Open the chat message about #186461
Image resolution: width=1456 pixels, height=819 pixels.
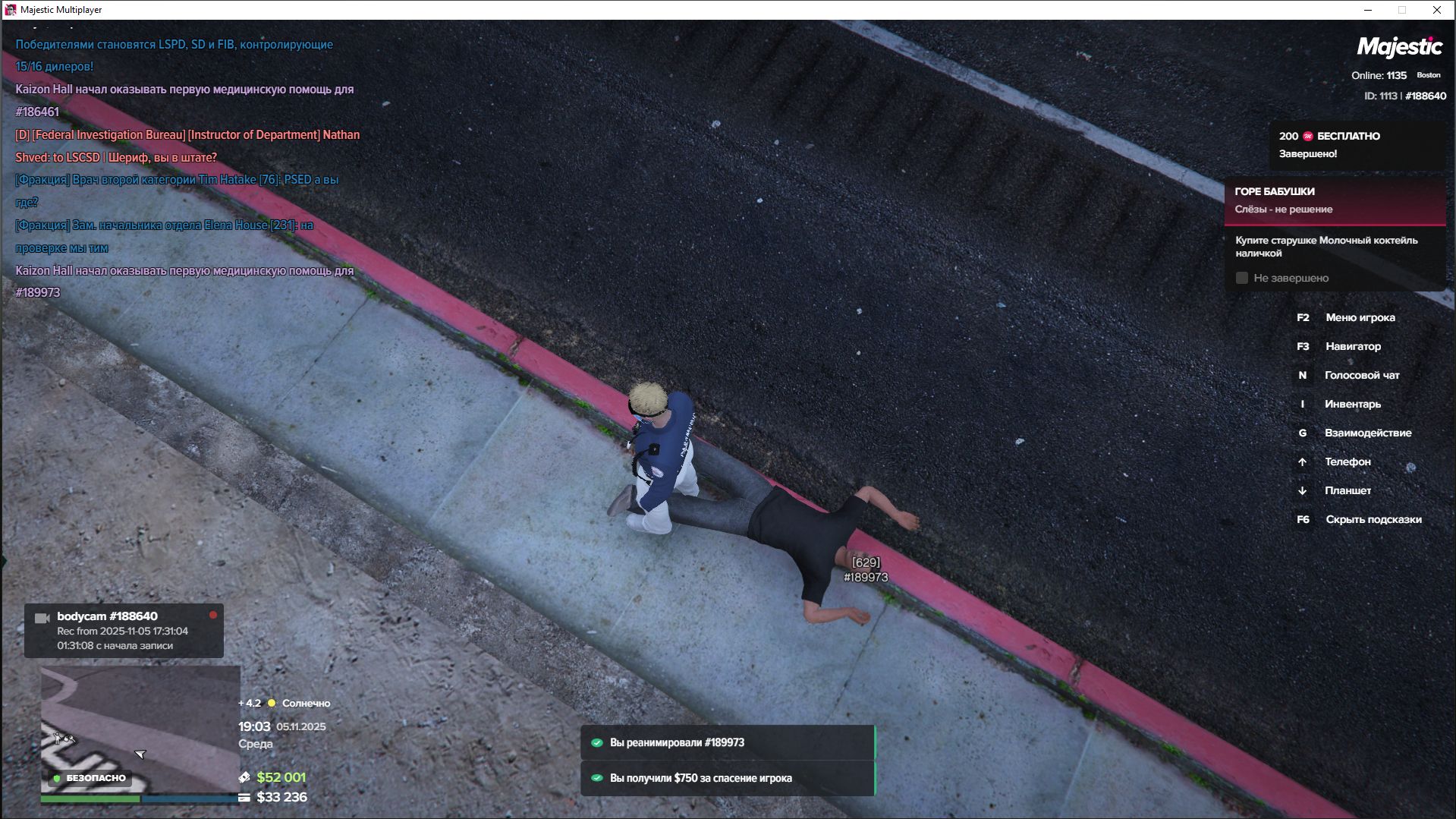pos(184,100)
